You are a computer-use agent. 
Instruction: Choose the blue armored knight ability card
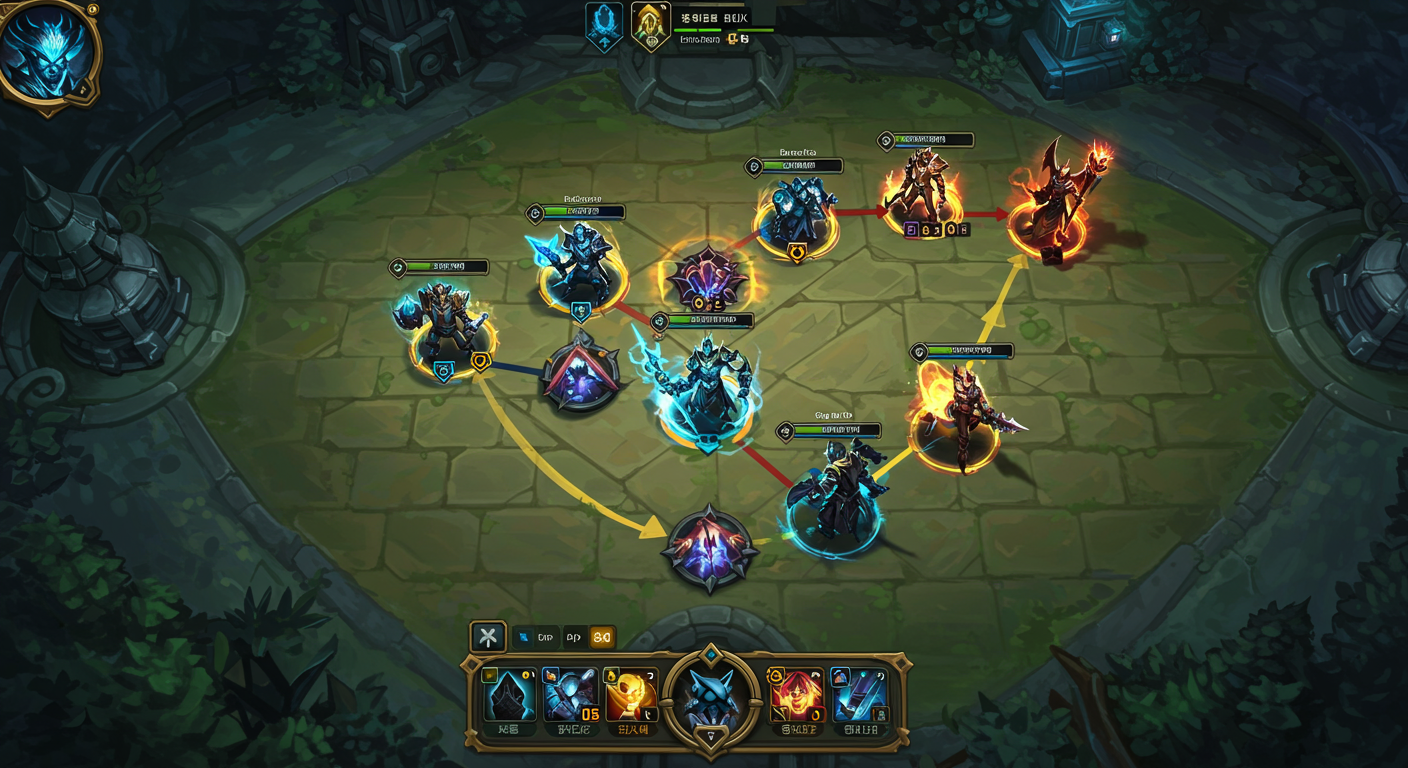pos(571,695)
